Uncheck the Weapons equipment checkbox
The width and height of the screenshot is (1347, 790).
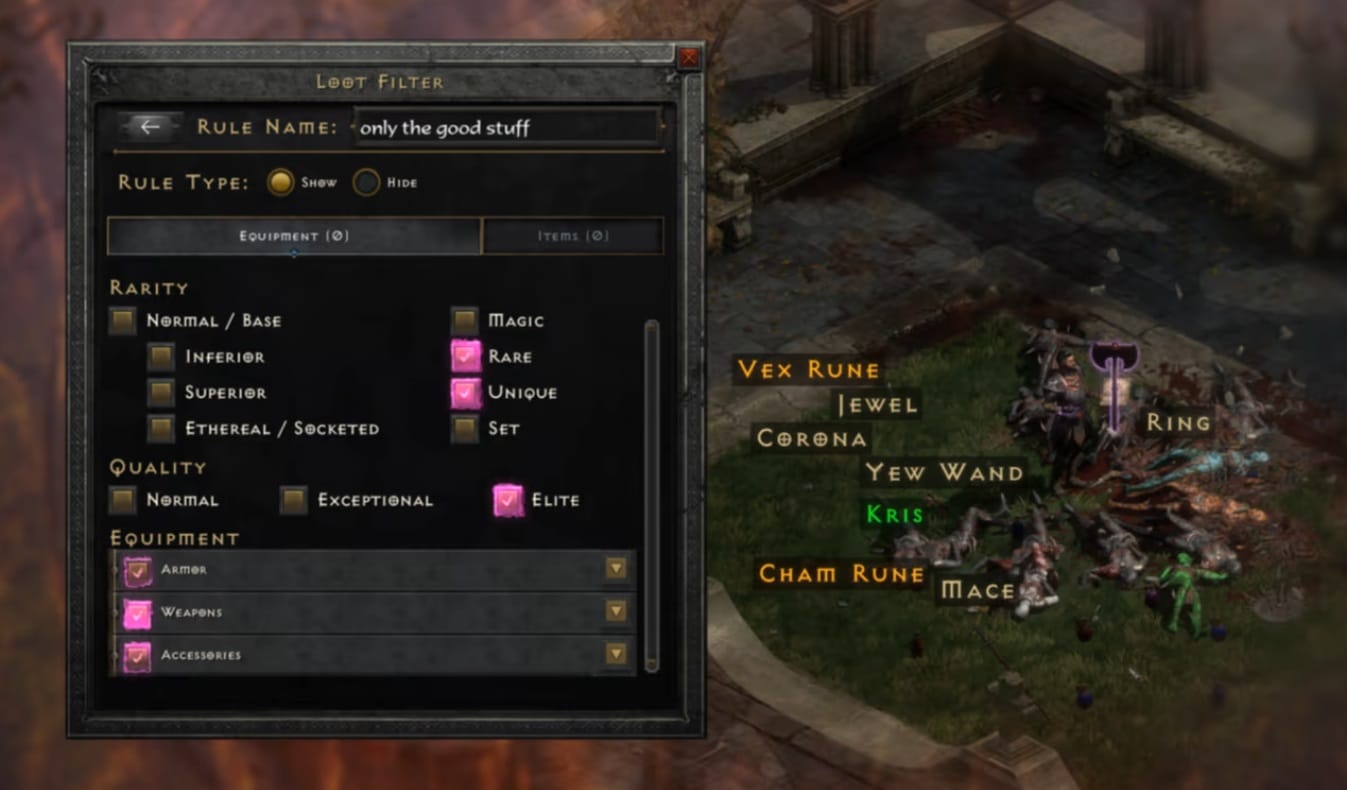(137, 612)
